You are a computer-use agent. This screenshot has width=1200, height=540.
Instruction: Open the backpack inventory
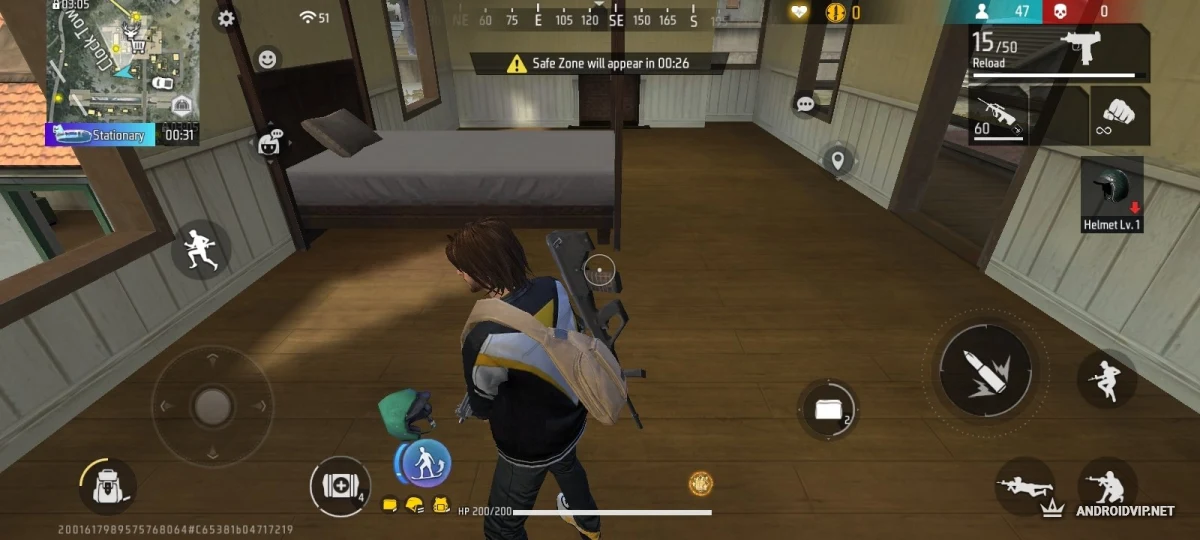(107, 487)
